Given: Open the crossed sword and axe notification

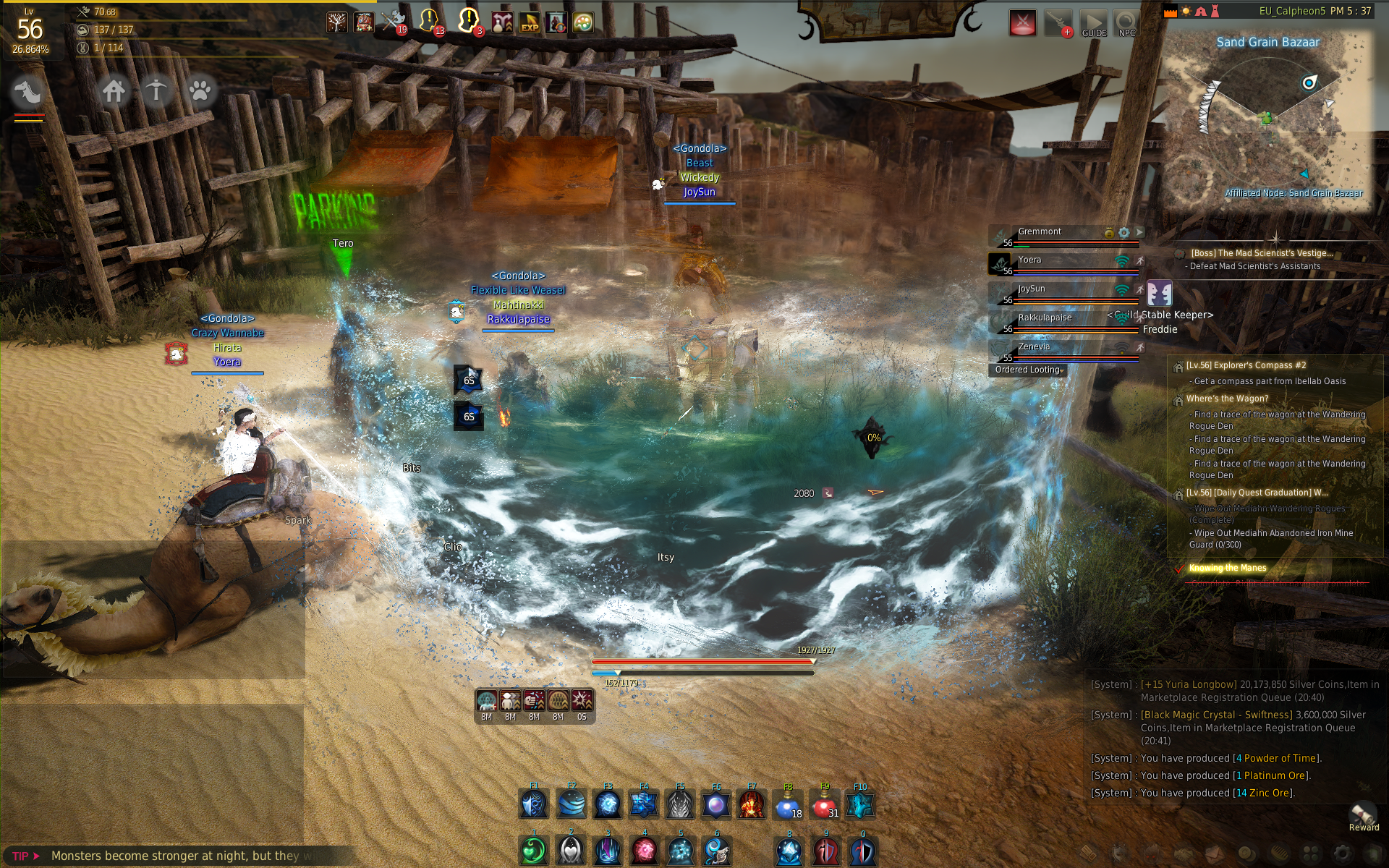Looking at the screenshot, I should click(x=394, y=22).
